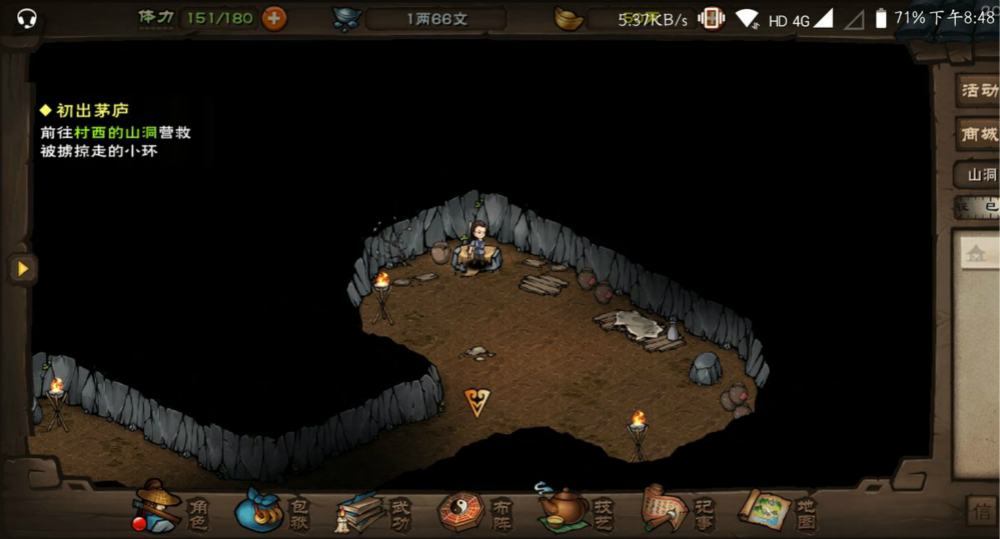Click the headphone support icon
Image resolution: width=1000 pixels, height=539 pixels.
(27, 18)
